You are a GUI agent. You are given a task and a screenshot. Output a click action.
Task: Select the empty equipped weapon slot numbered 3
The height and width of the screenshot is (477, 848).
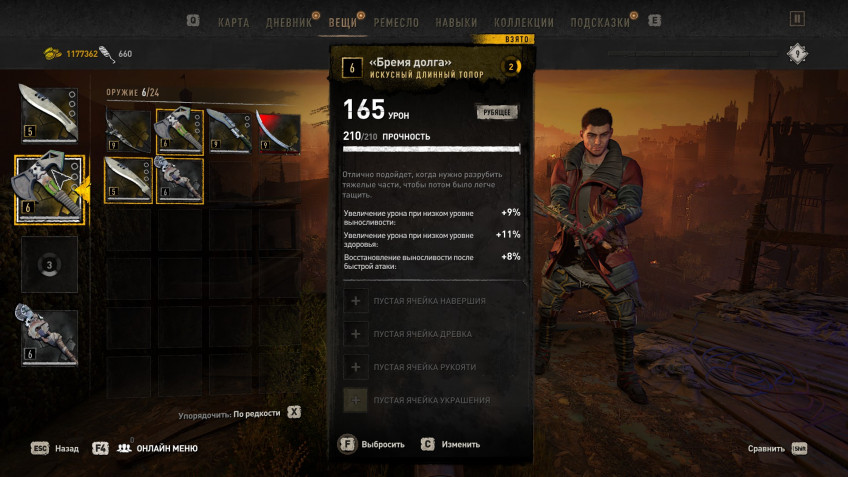49,265
